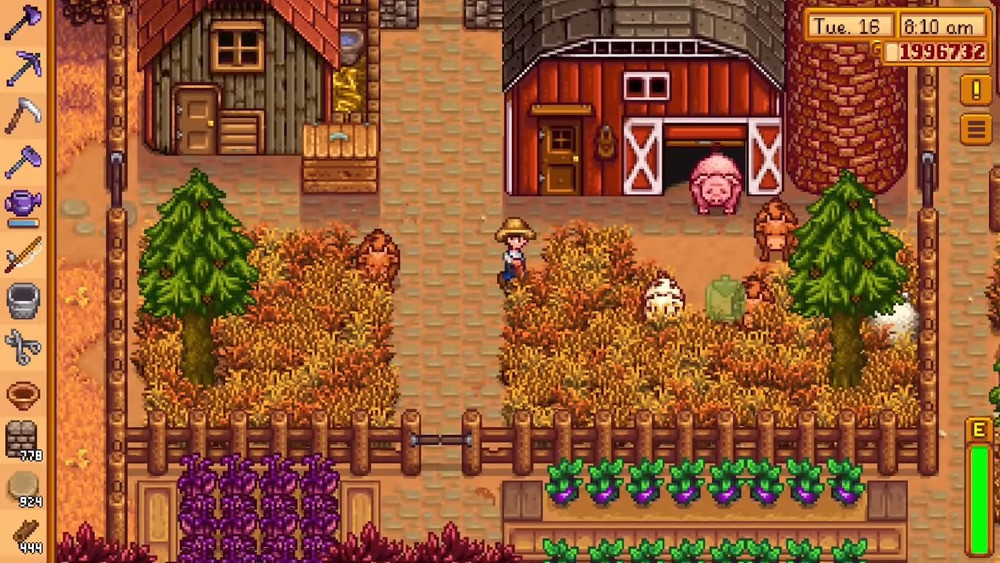Choose the scythe tool
The height and width of the screenshot is (563, 1000).
pos(22,115)
